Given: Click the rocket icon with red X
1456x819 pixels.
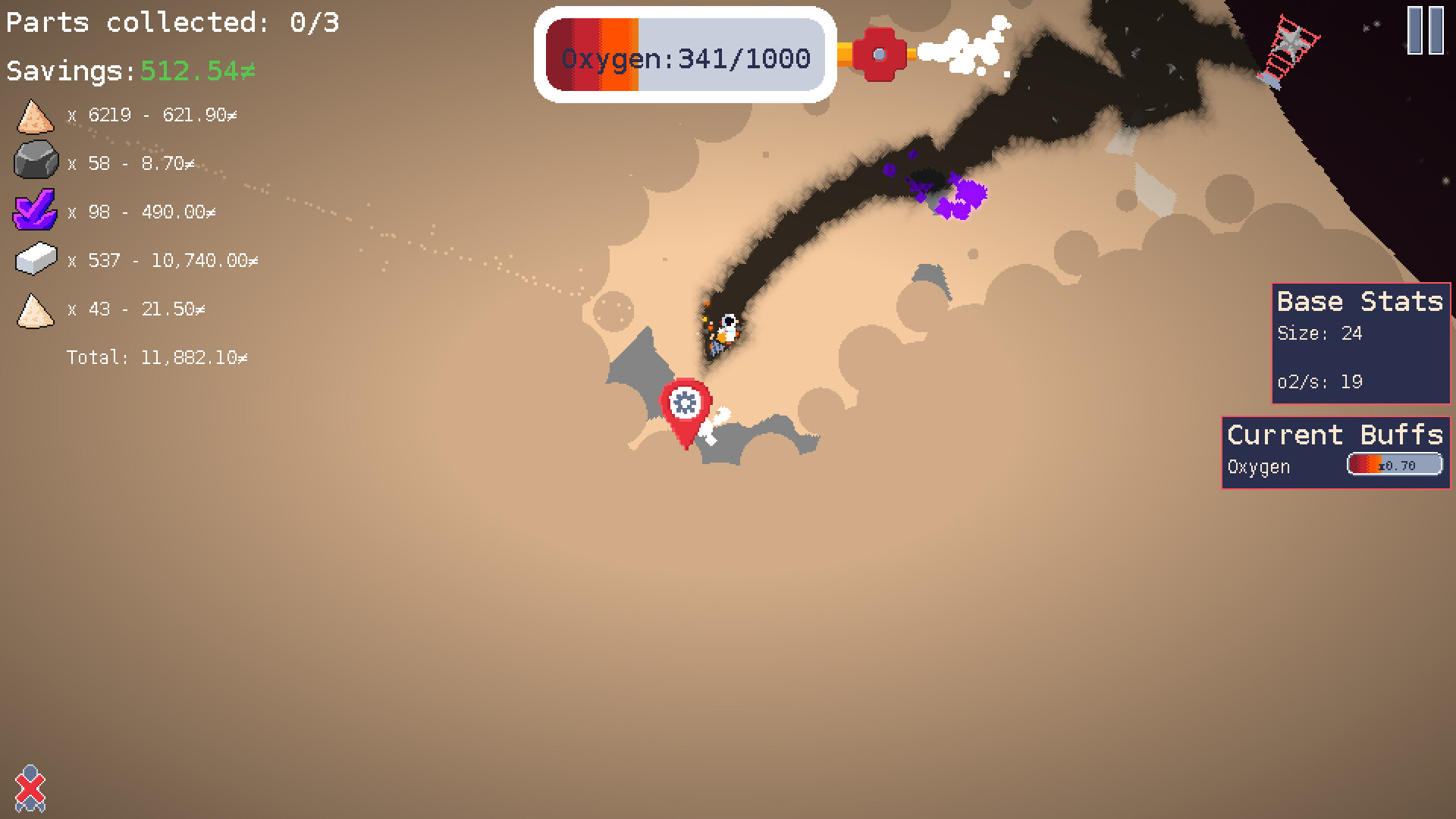Looking at the screenshot, I should tap(32, 789).
